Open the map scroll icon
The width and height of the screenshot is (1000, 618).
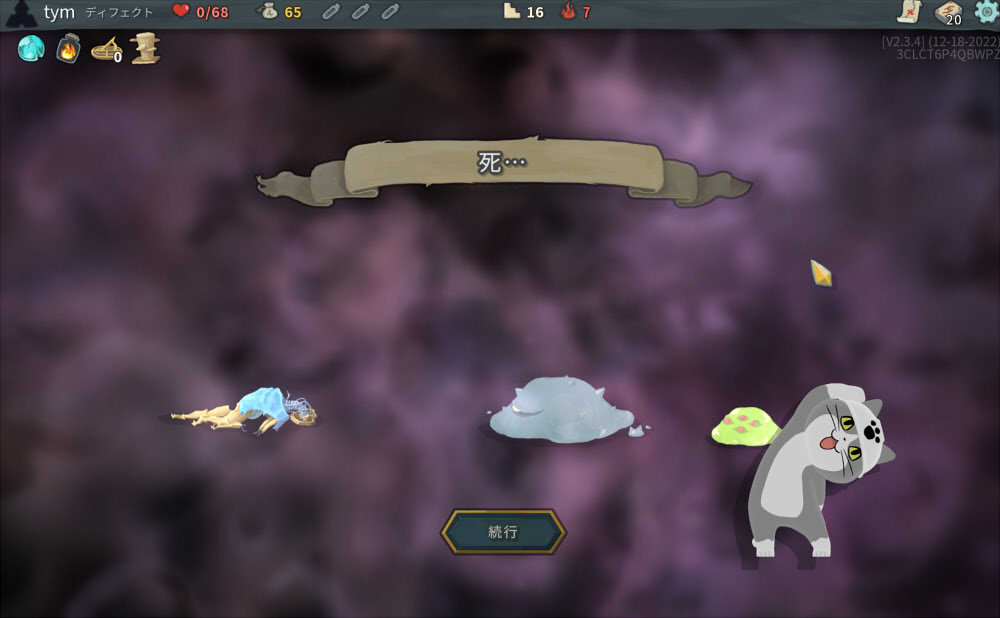point(909,12)
